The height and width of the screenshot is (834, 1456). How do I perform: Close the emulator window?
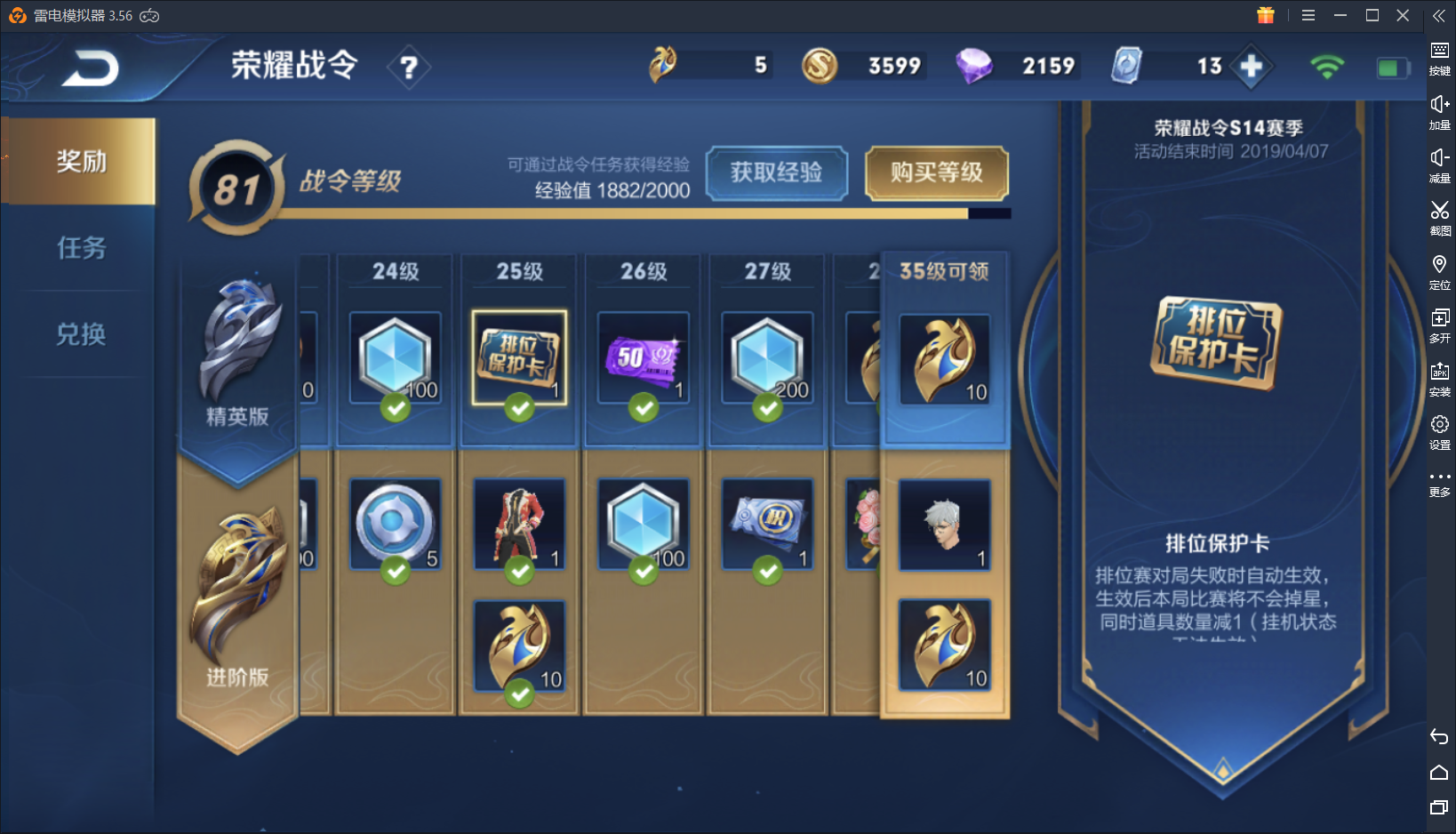(x=1403, y=15)
